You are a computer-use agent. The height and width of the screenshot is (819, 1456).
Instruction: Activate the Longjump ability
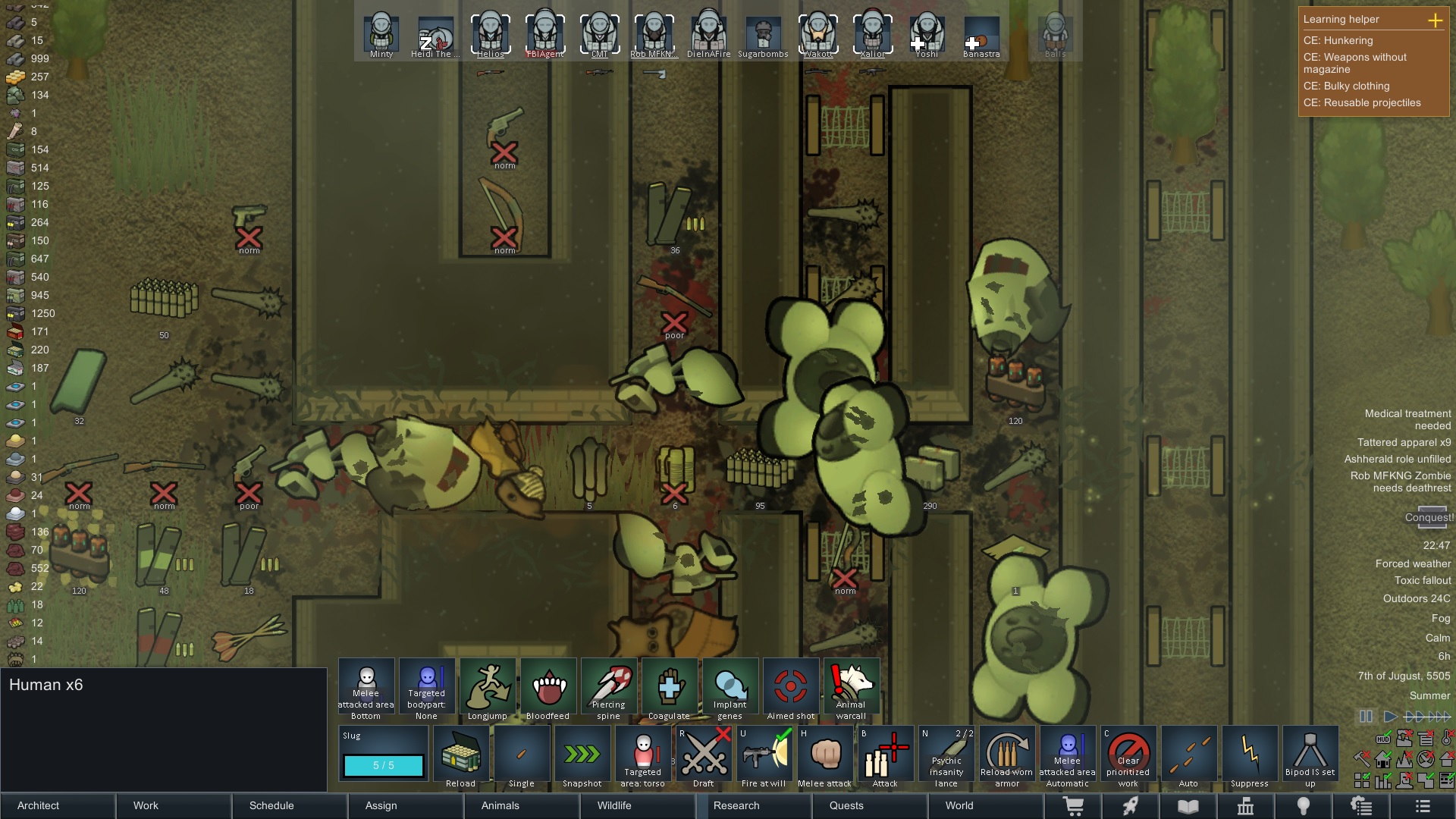(x=488, y=687)
